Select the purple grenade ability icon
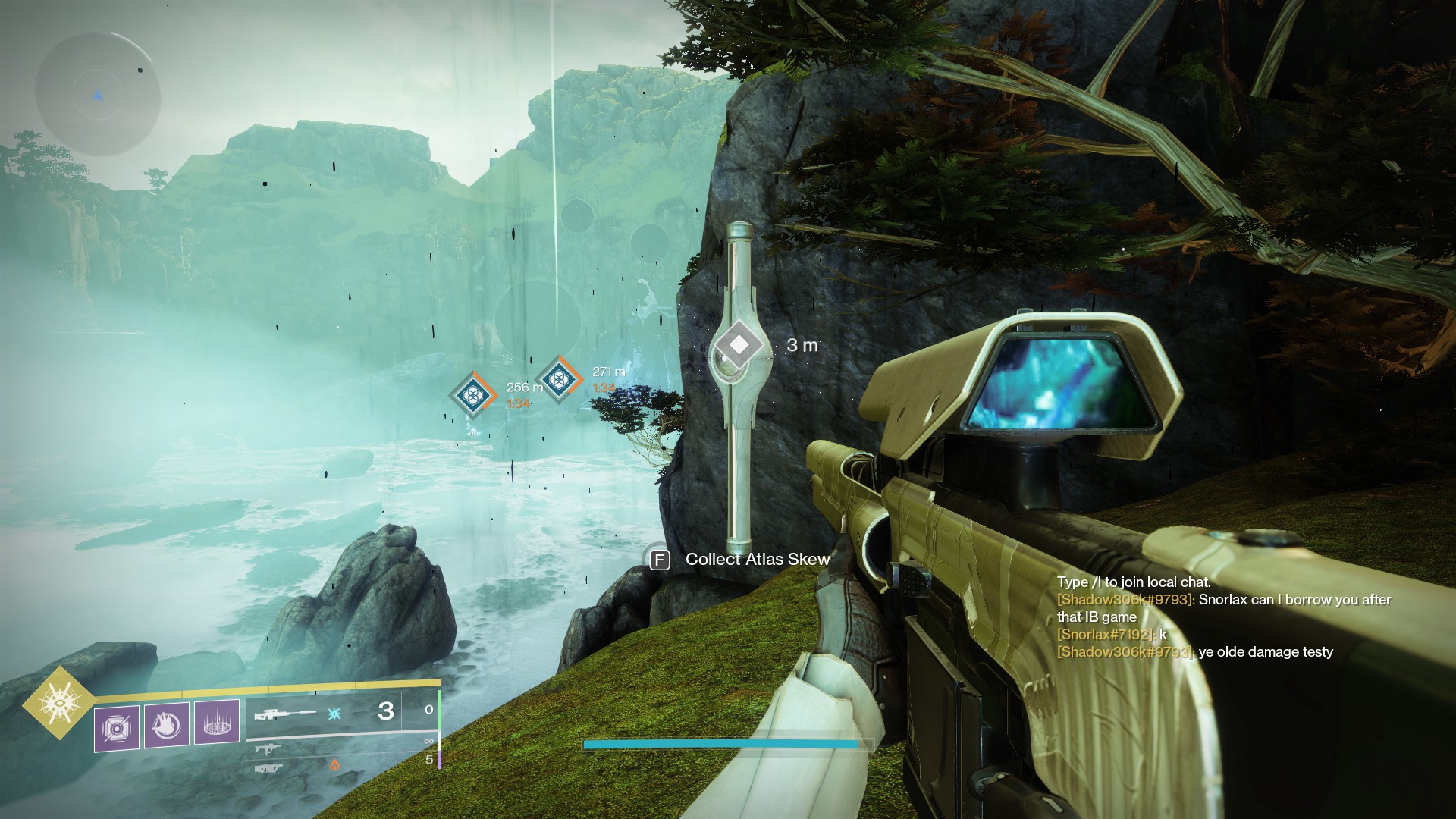Viewport: 1456px width, 819px height. tap(117, 729)
